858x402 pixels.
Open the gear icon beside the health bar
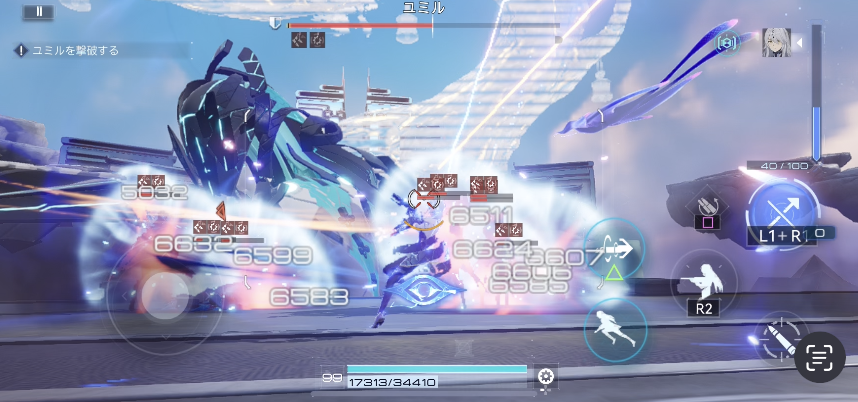545,376
